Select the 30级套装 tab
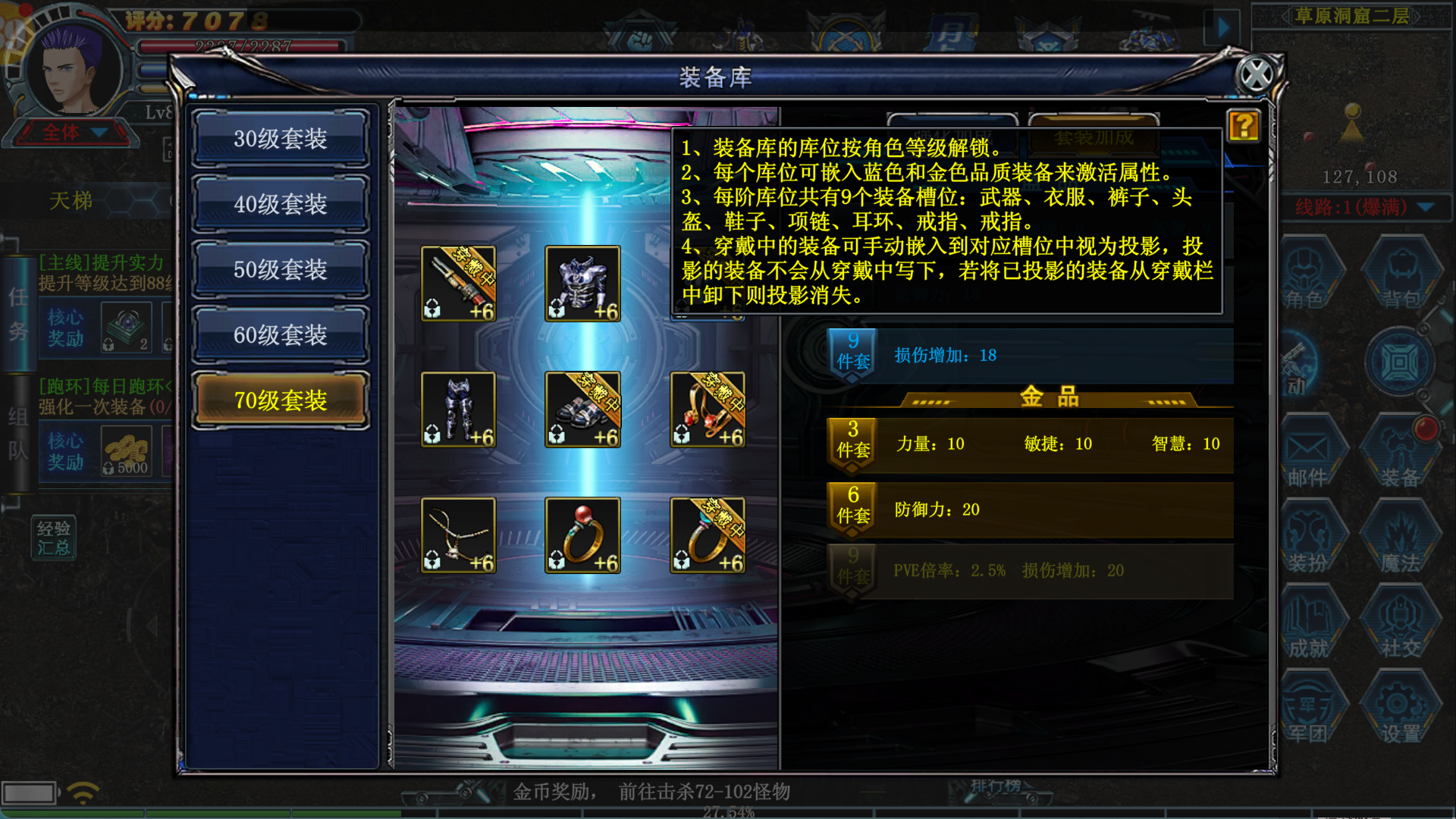 [x=280, y=139]
